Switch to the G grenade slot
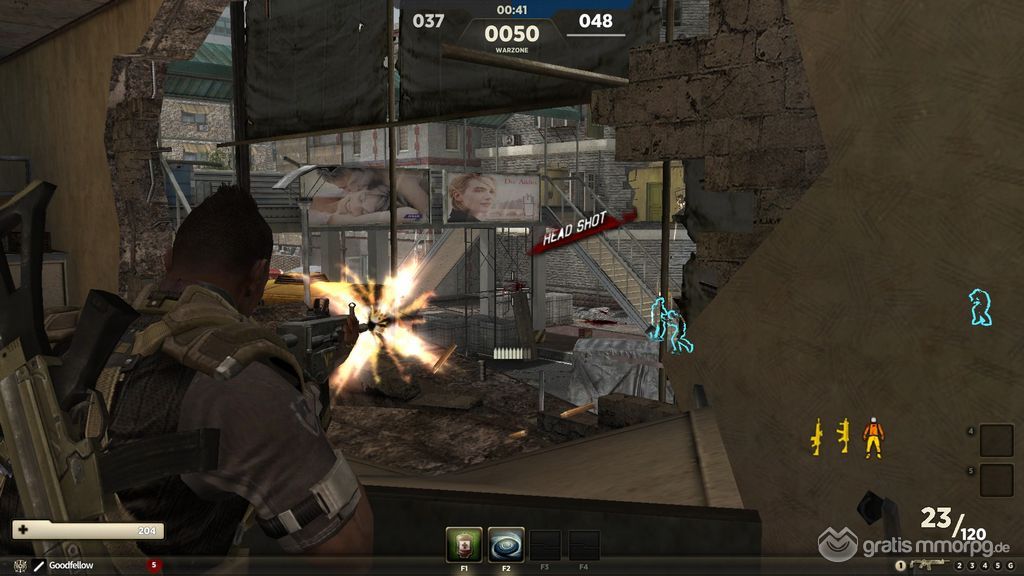 (1008, 565)
